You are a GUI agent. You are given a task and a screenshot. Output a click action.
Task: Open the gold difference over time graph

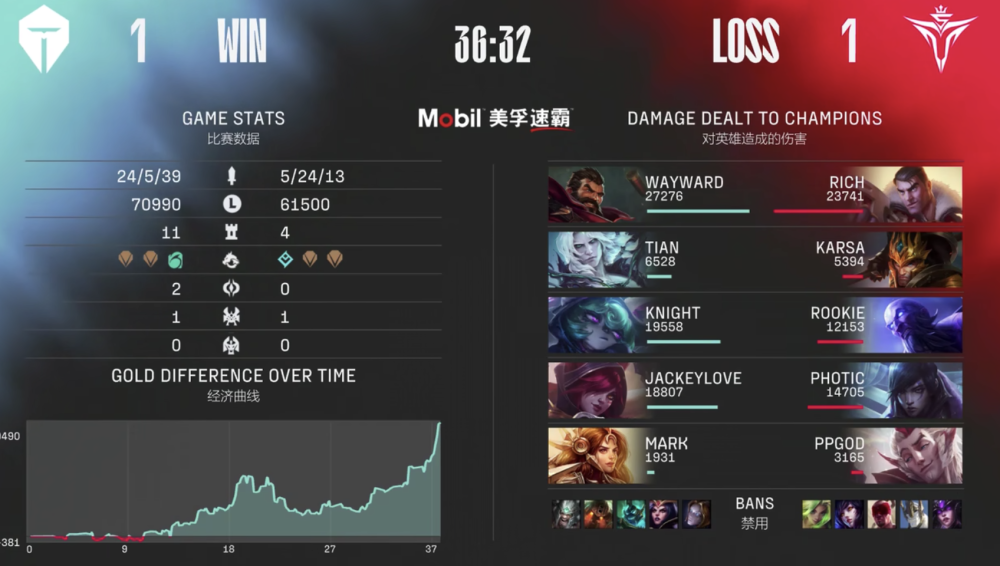click(234, 480)
